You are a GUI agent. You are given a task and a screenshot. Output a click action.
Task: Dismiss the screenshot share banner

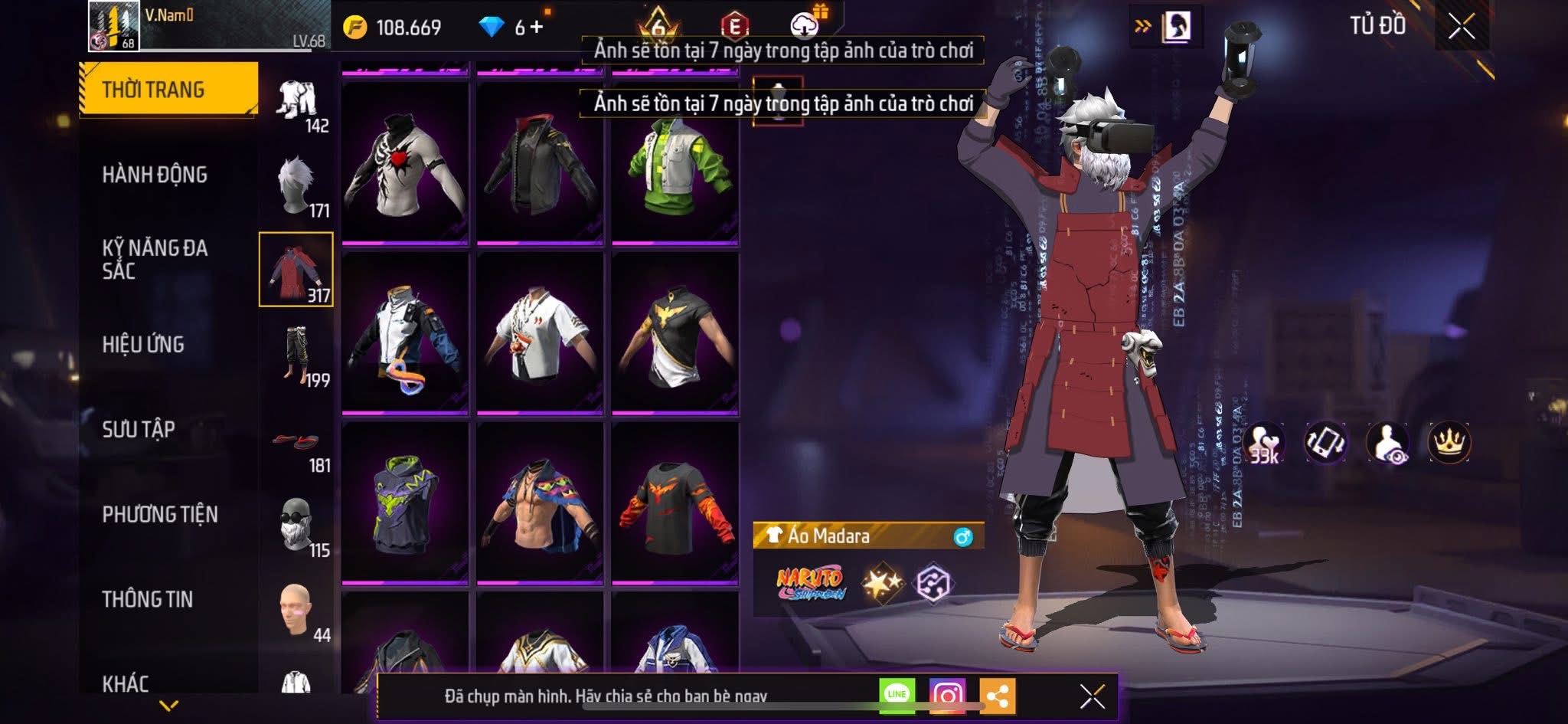click(x=1092, y=696)
